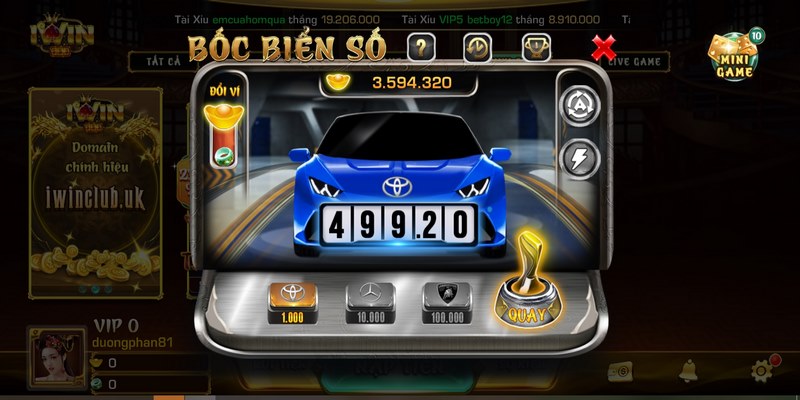
Task: Pick the Lamborghini 100.000 bet button
Action: (445, 302)
